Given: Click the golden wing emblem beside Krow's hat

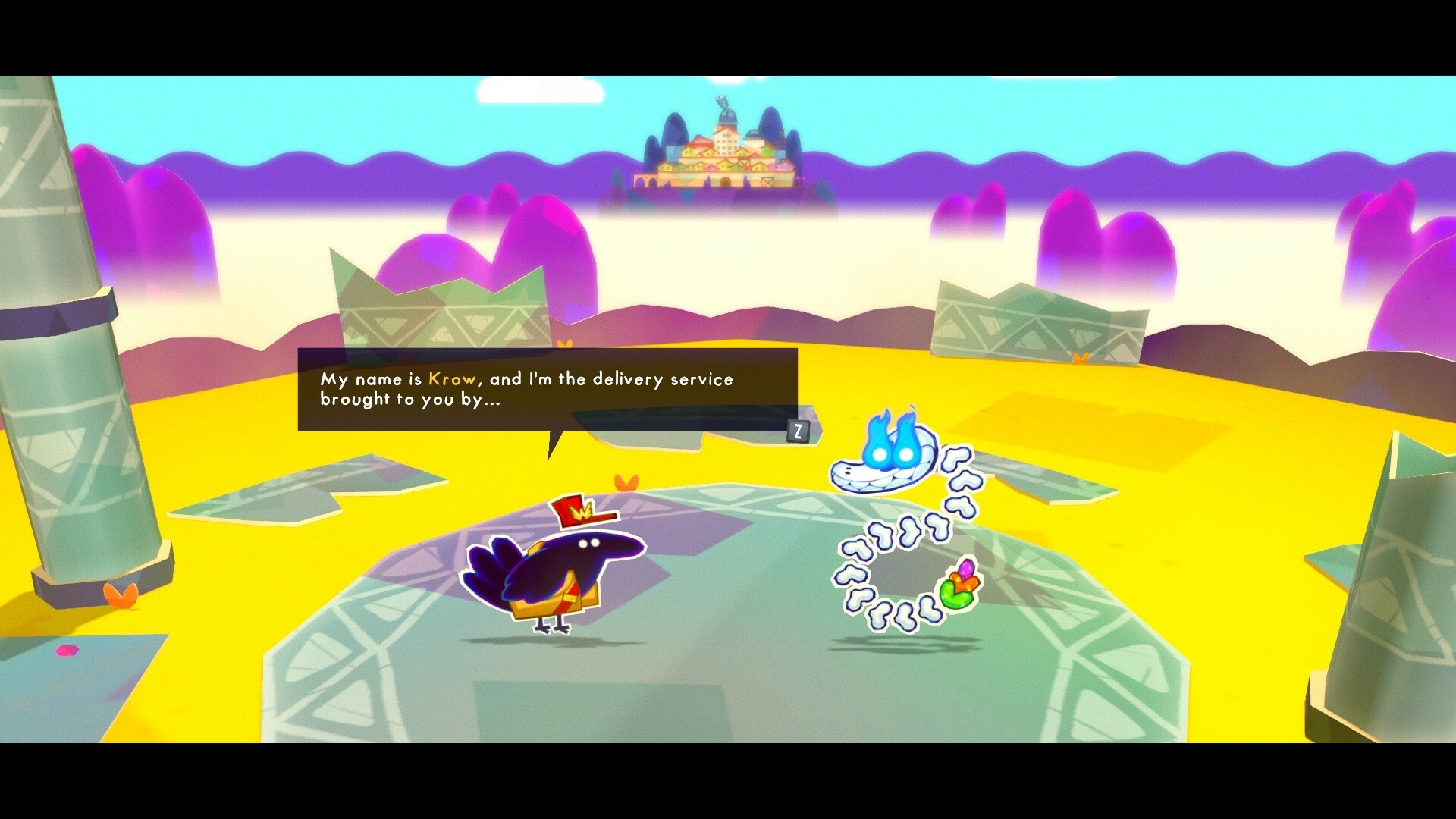Looking at the screenshot, I should pos(582,510).
